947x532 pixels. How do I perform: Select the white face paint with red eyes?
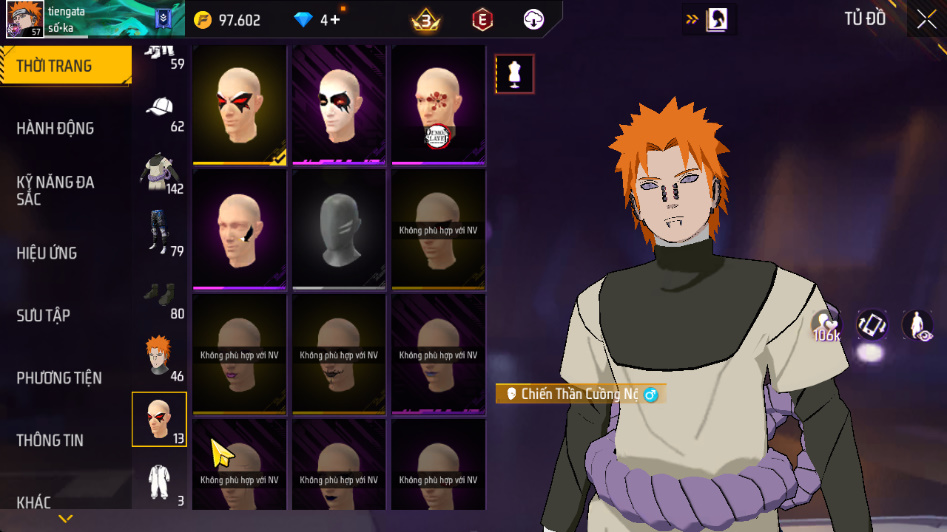[338, 103]
